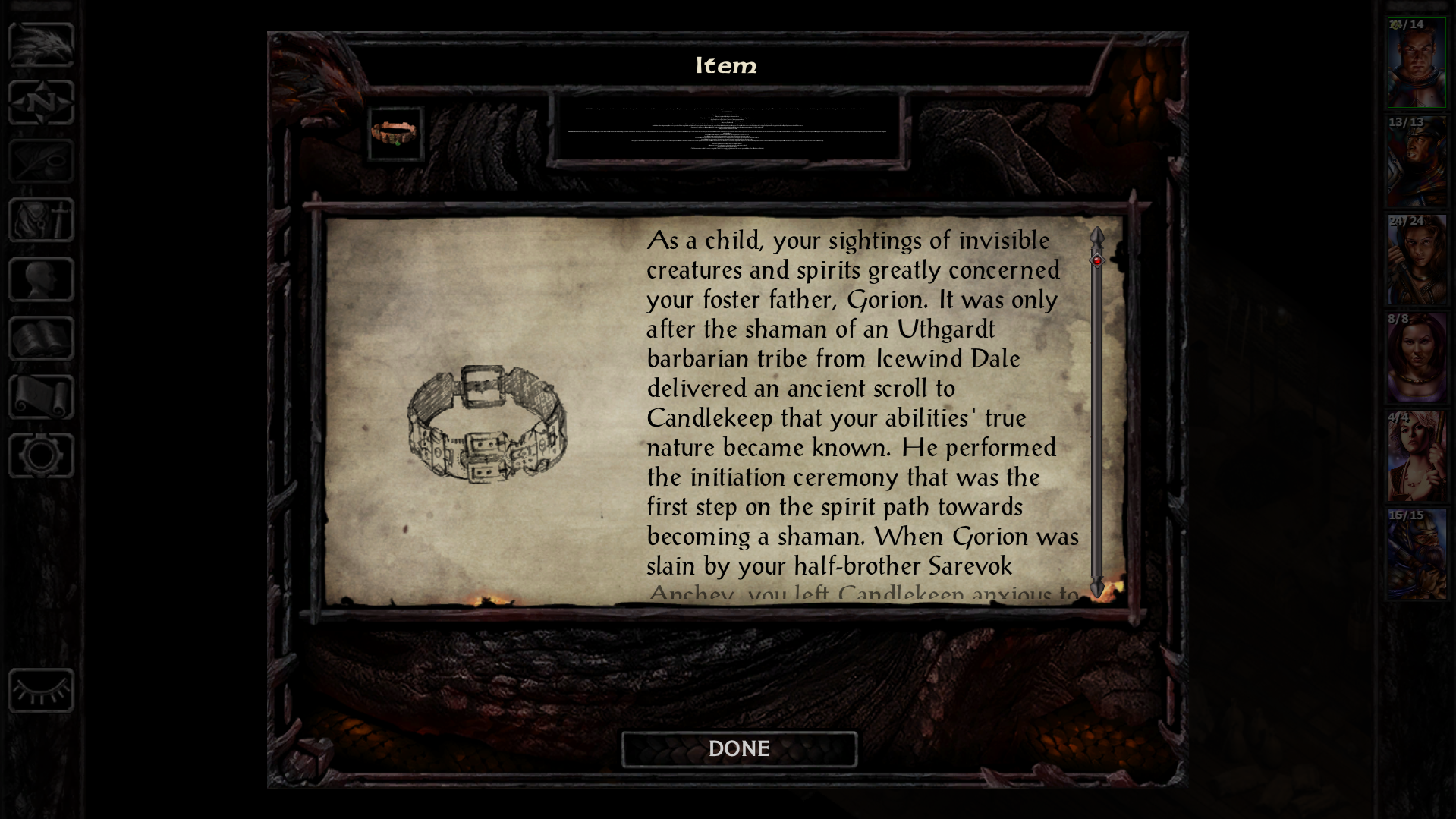The width and height of the screenshot is (1456, 819).
Task: Open options with the gear icon
Action: 41,455
